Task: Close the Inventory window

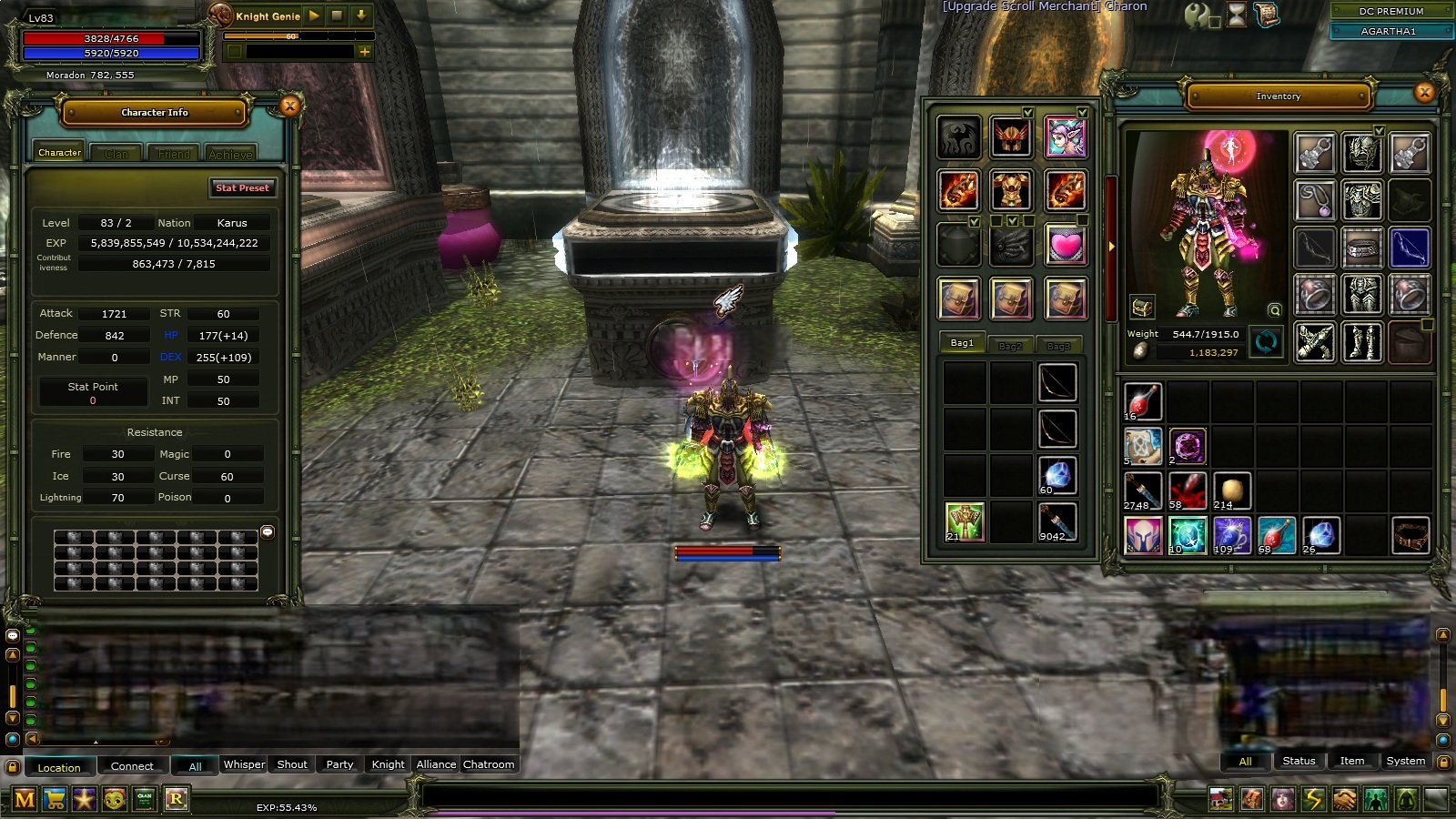Action: click(x=1425, y=92)
